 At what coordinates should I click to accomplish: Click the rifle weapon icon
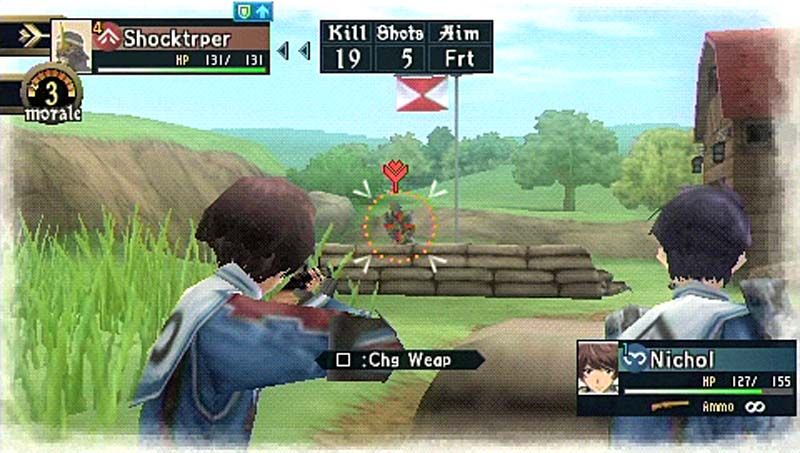670,405
